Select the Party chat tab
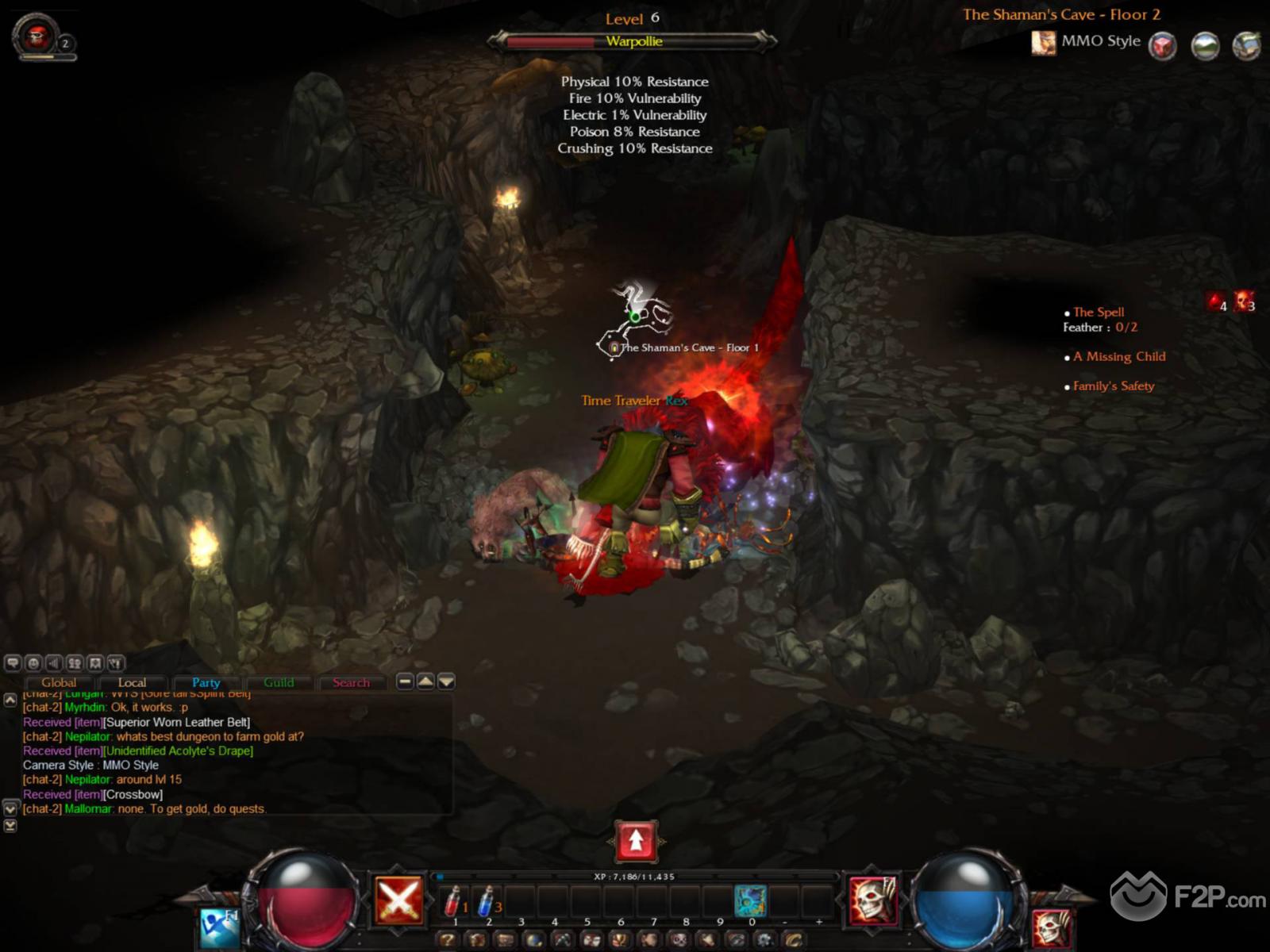The height and width of the screenshot is (952, 1270). 206,682
